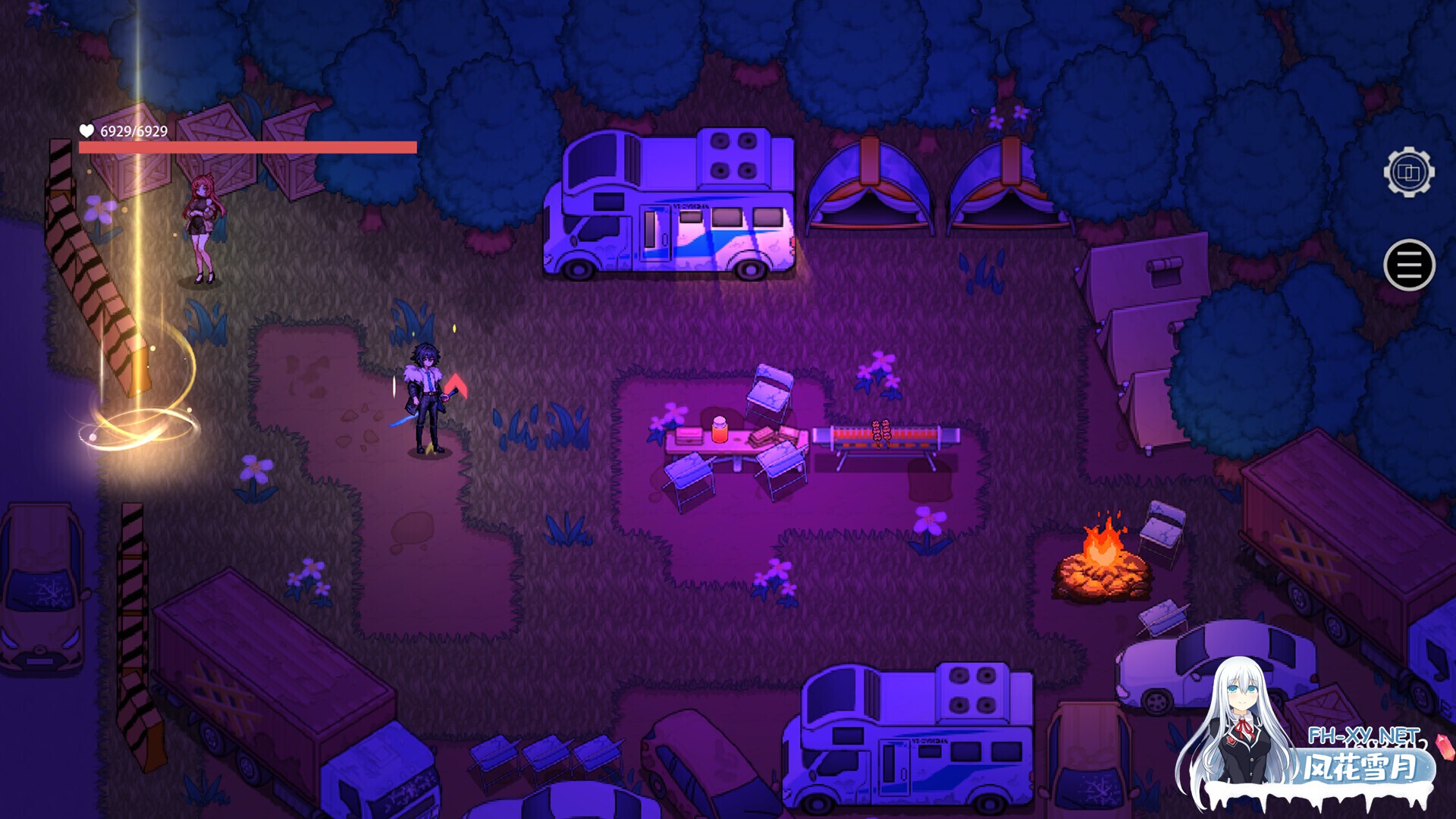Open the three-line hamburger menu

point(1409,265)
